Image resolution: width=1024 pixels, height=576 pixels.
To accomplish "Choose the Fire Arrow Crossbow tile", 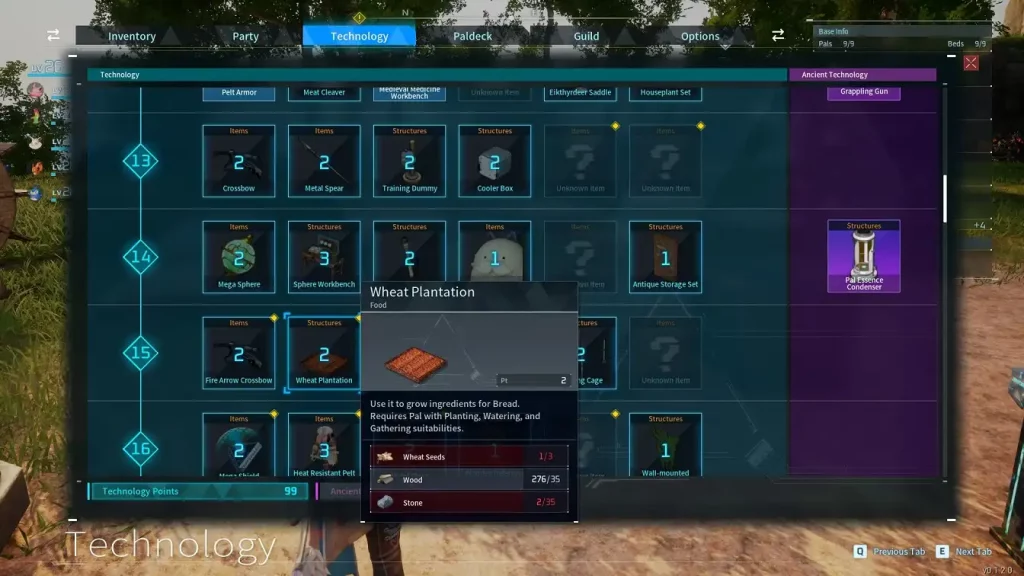I will [239, 353].
